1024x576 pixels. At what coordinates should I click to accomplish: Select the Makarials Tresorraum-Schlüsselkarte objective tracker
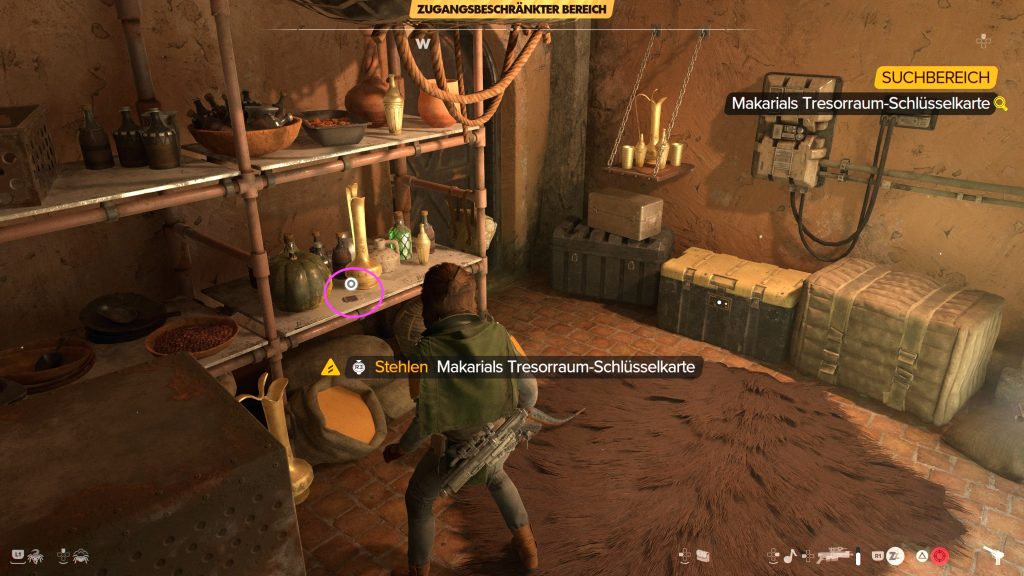coord(860,103)
